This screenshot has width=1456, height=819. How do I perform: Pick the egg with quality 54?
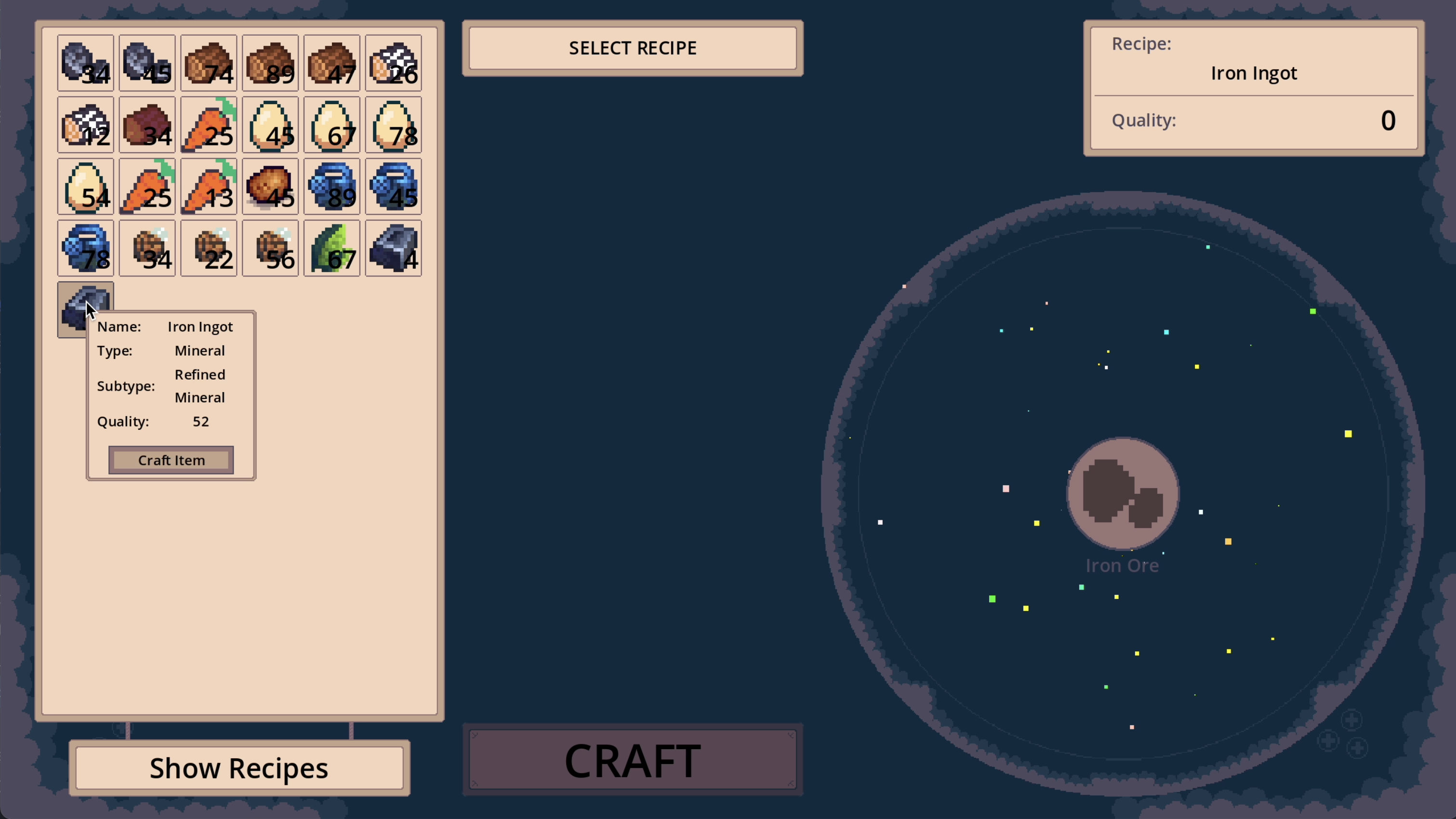85,186
